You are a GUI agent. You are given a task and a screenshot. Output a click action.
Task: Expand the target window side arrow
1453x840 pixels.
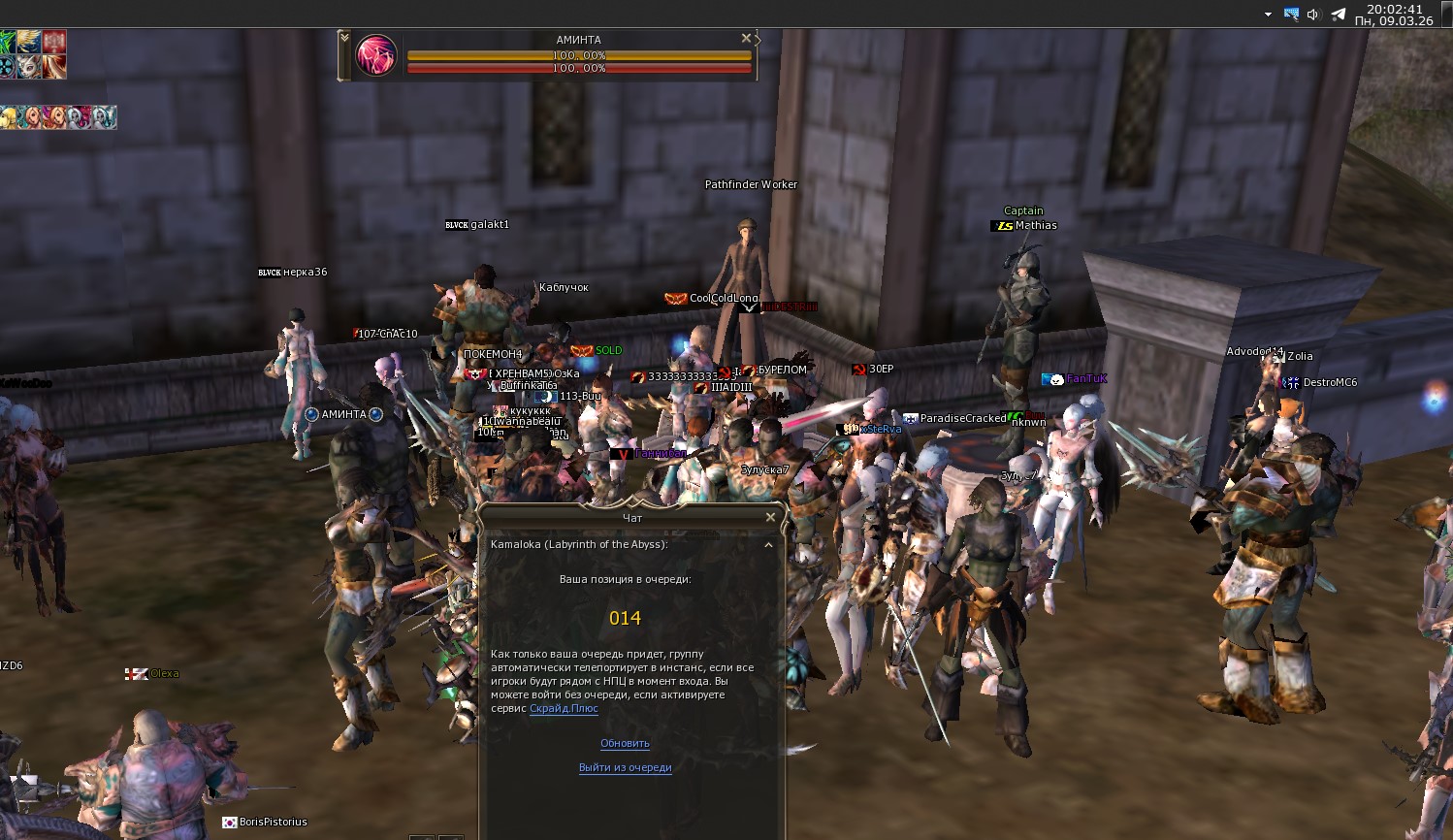[x=758, y=41]
